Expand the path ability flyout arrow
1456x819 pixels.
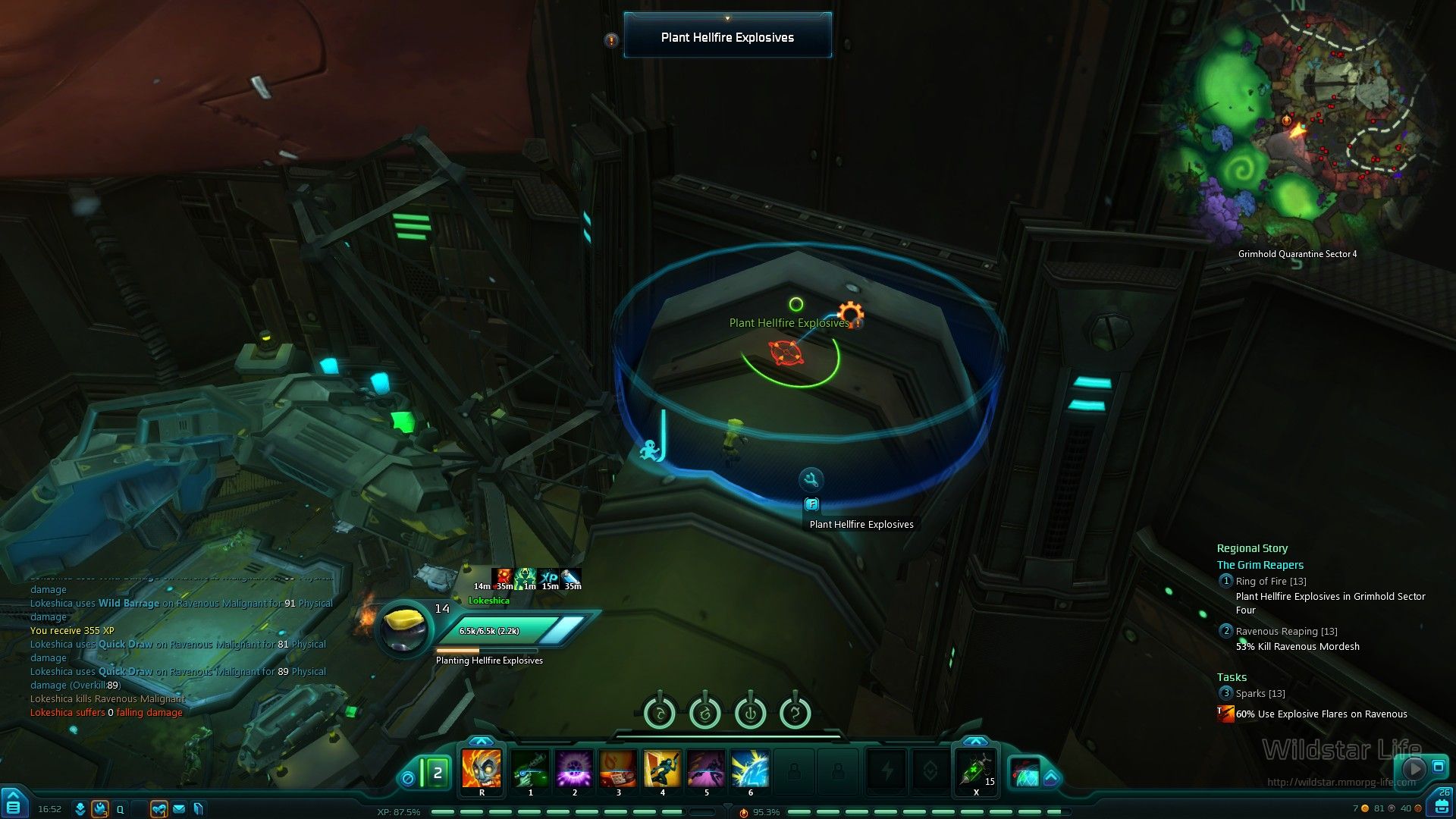1051,777
